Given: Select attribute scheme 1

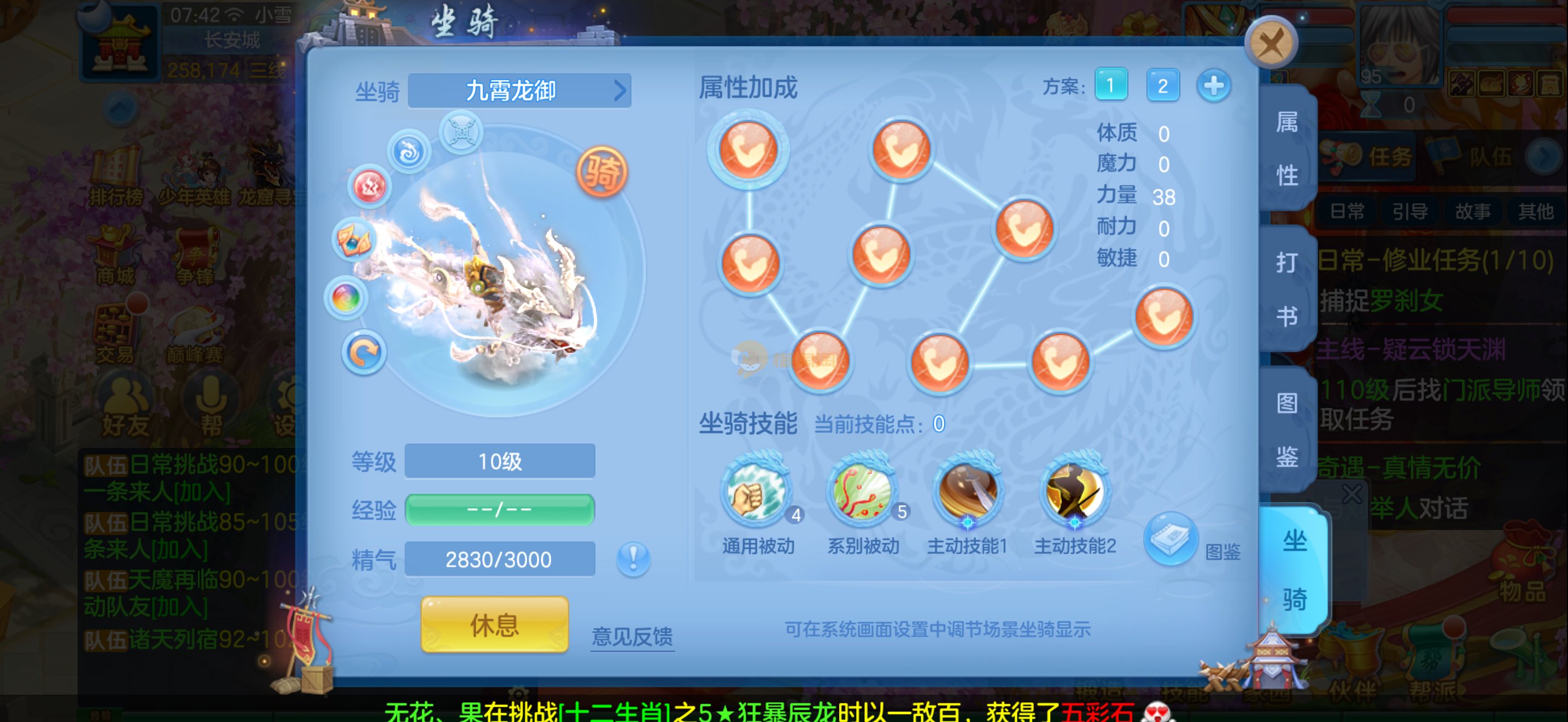Looking at the screenshot, I should tap(1110, 85).
